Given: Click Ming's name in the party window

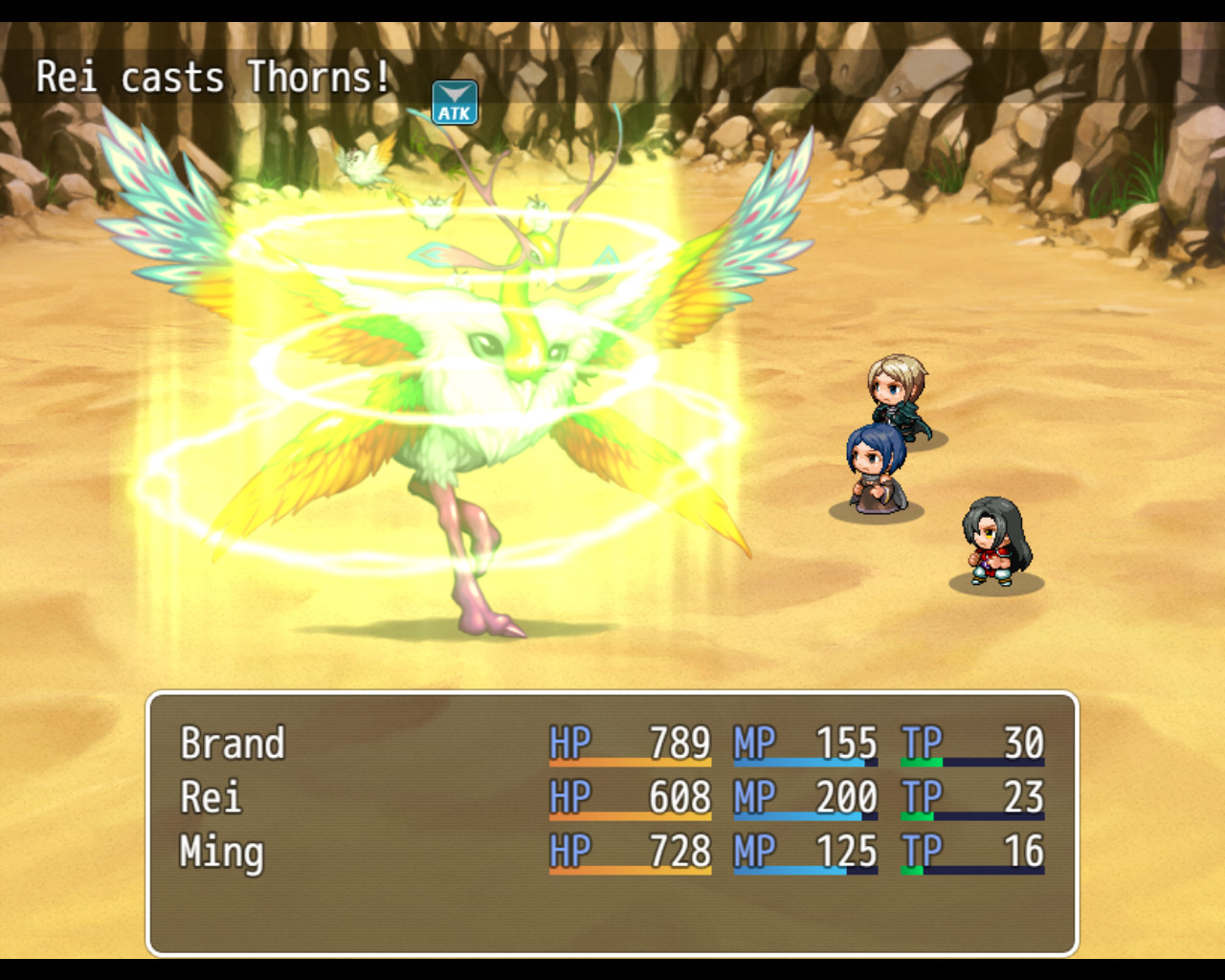Looking at the screenshot, I should 221,851.
